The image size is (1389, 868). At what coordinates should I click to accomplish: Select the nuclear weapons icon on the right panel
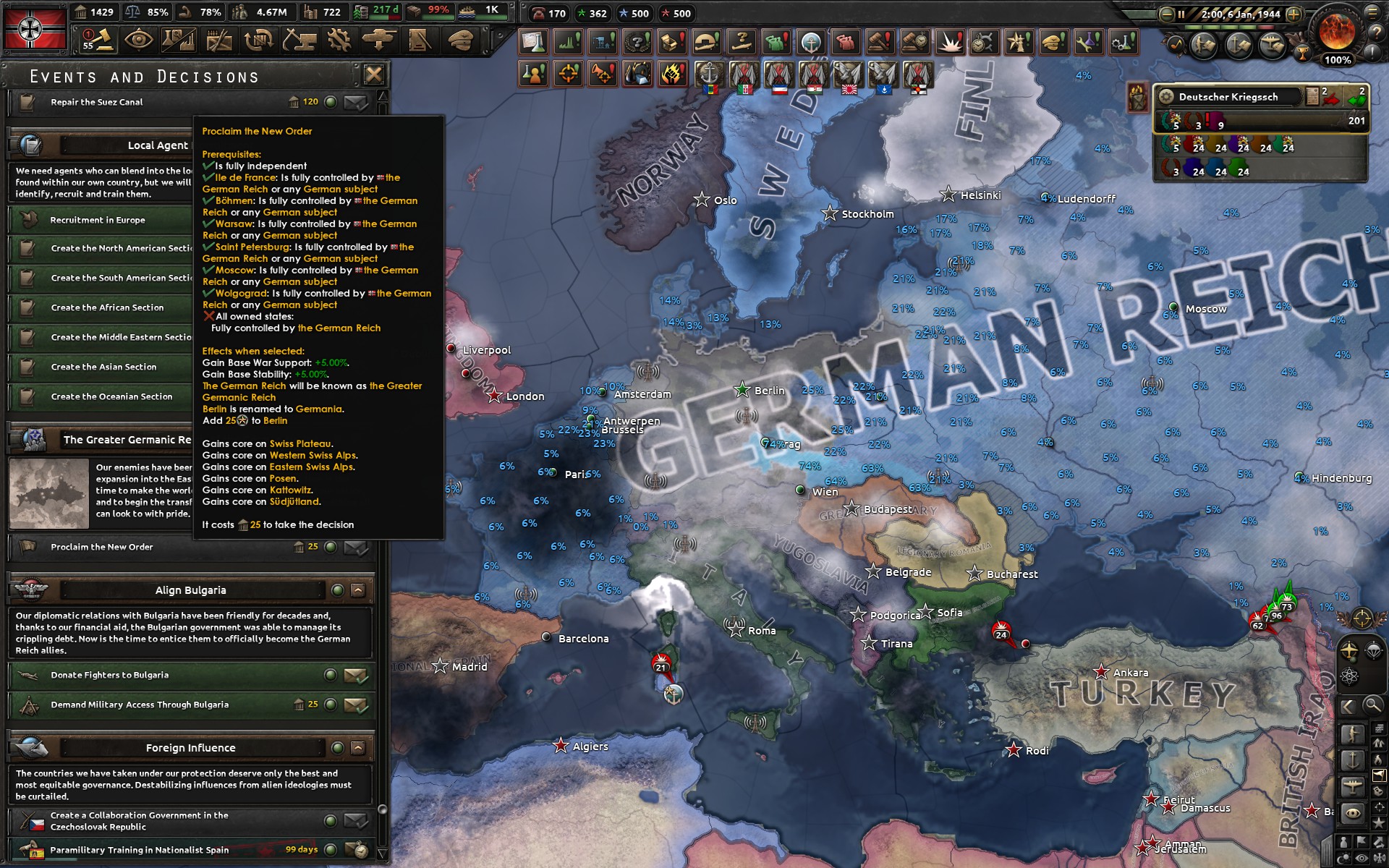1348,676
